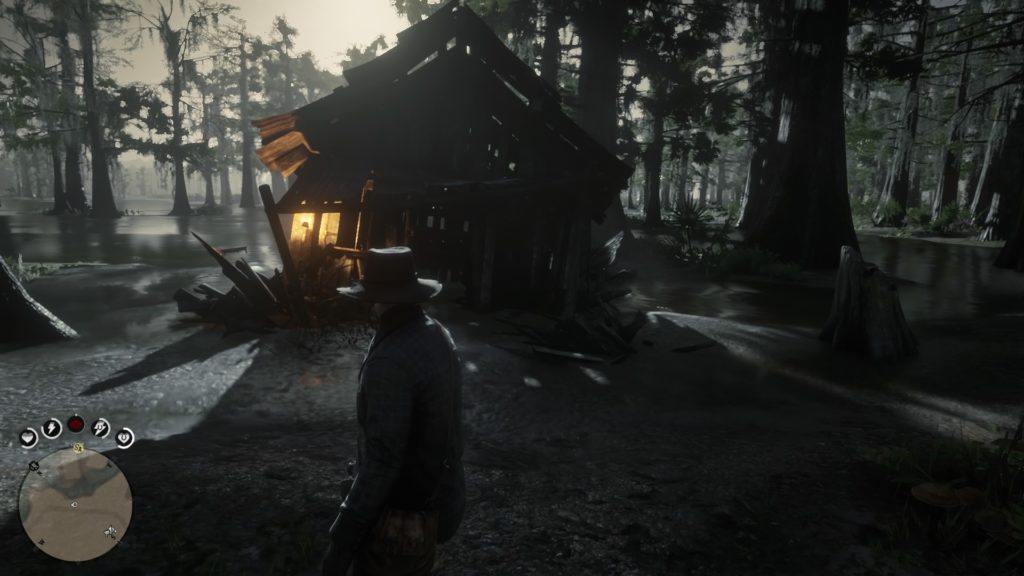1024x576 pixels.
Task: Select the black marker on minimap's left edge
Action: pyautogui.click(x=33, y=467)
